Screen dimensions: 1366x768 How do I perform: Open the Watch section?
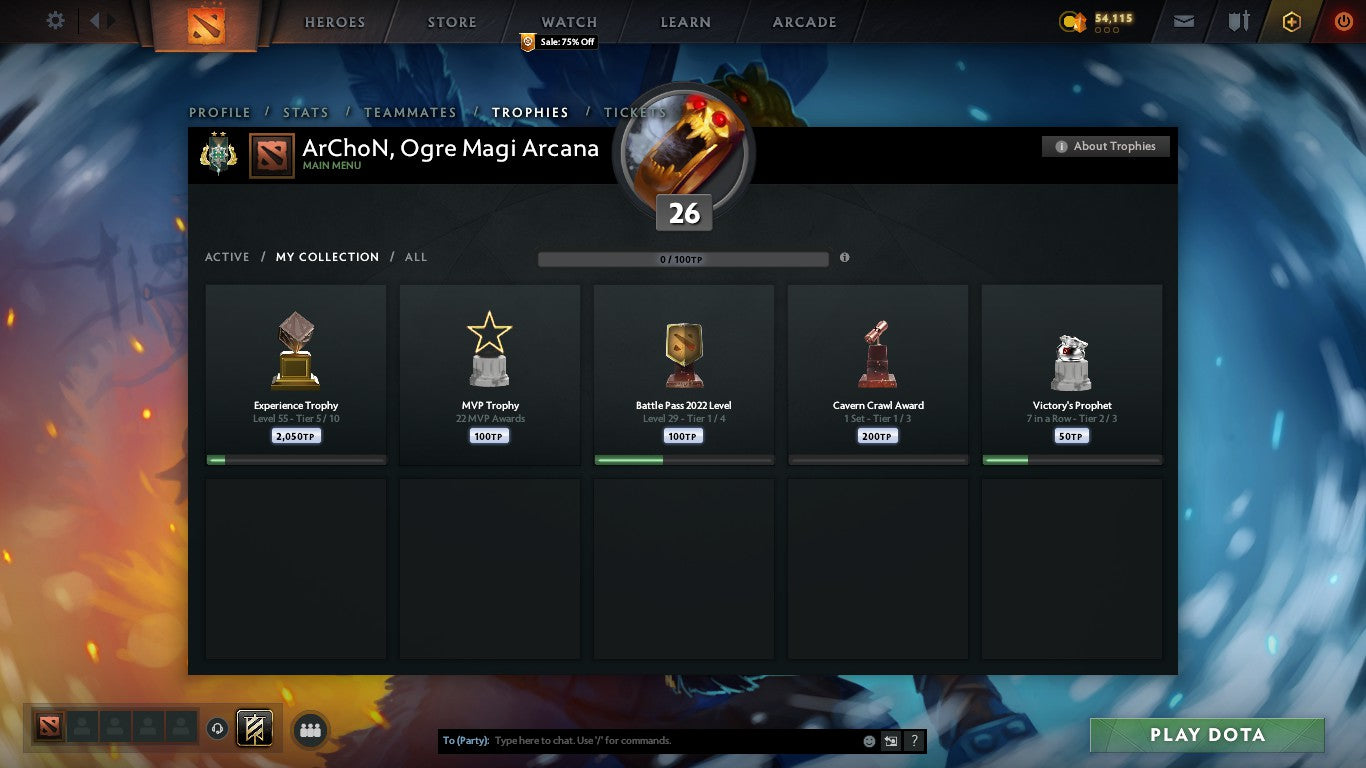click(x=569, y=22)
